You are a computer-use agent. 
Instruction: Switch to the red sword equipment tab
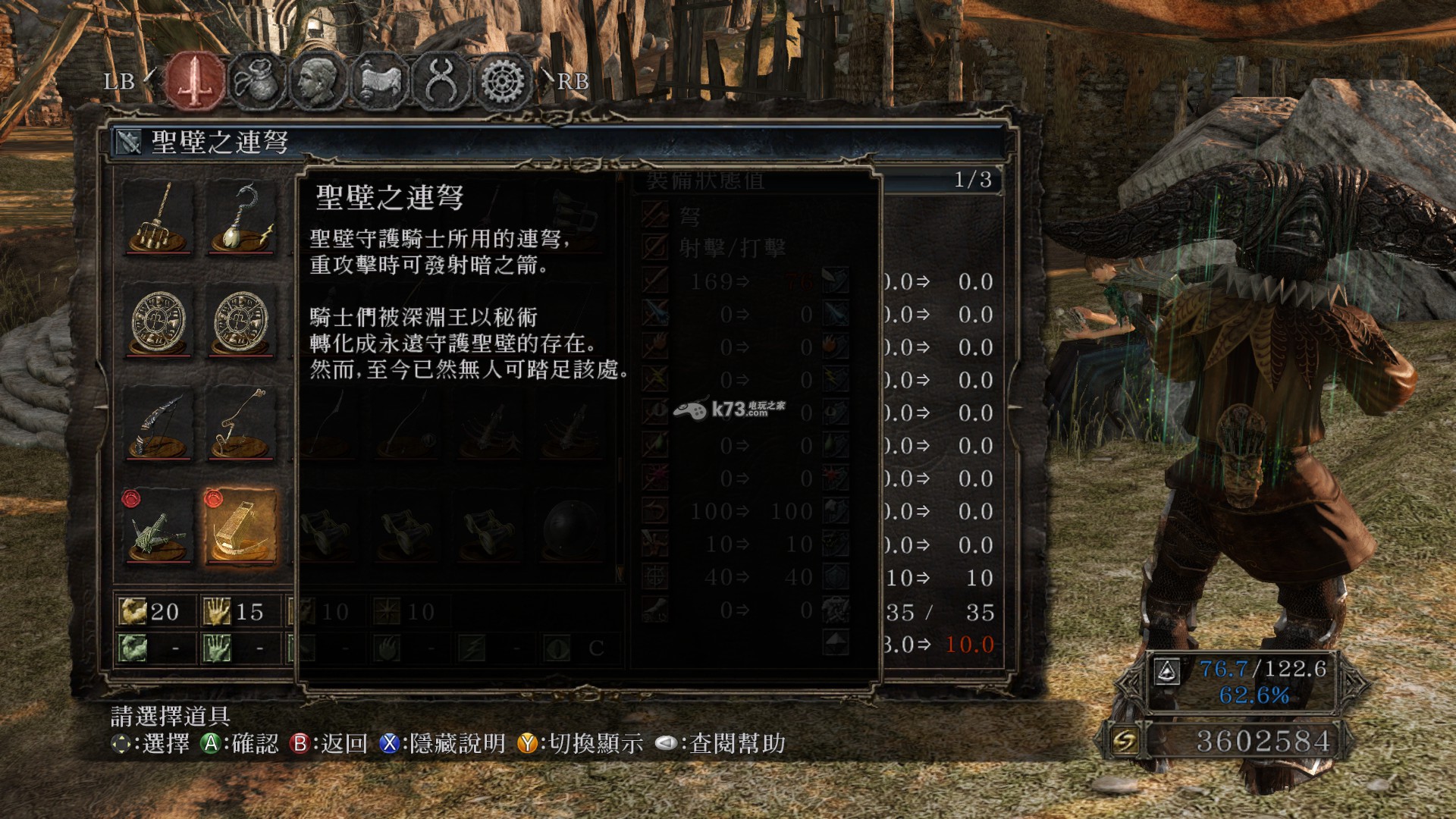[x=196, y=80]
